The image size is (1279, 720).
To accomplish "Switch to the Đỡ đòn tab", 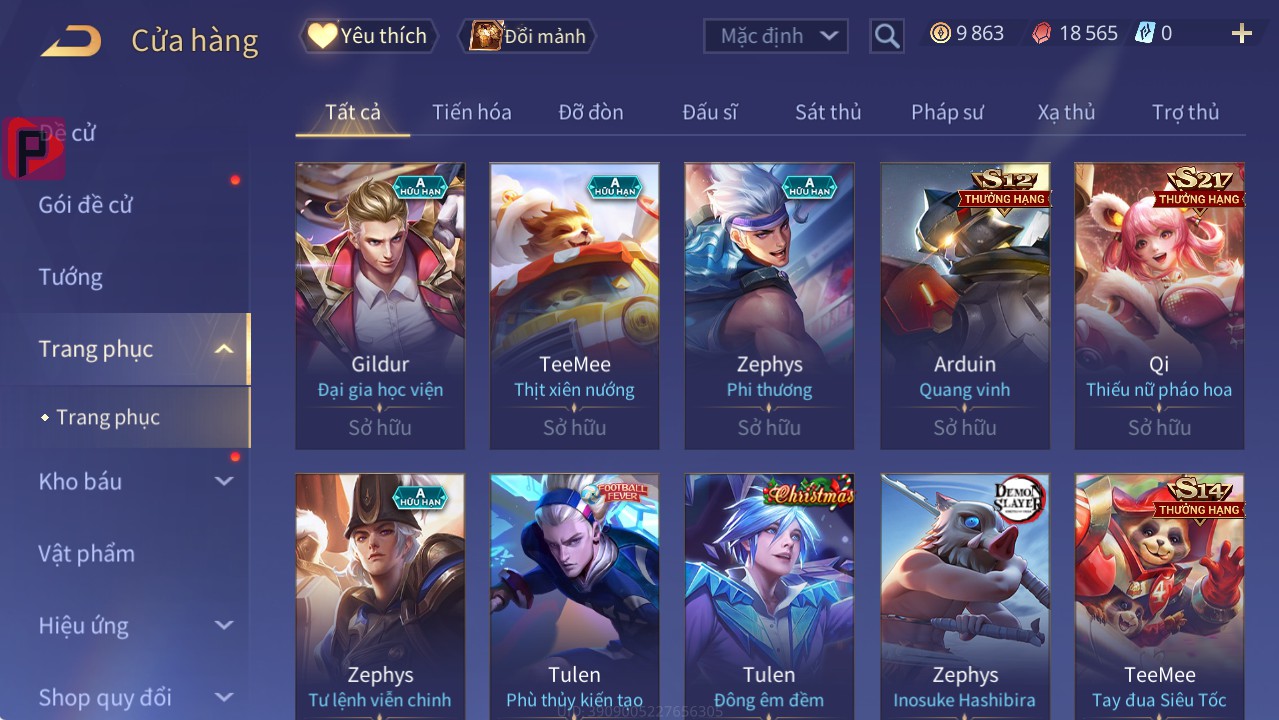I will 591,112.
